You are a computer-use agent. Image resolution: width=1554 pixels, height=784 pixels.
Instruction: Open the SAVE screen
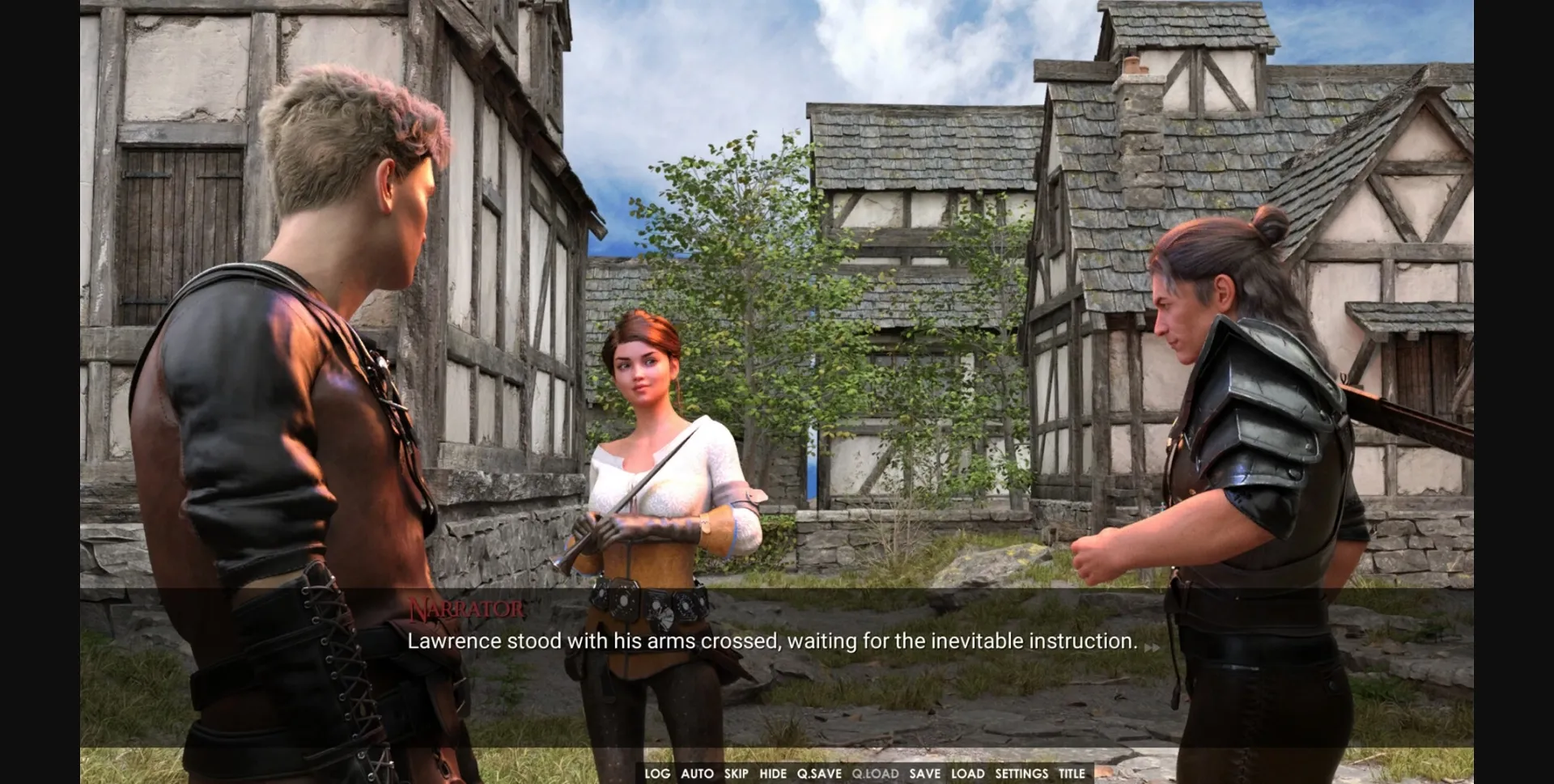click(923, 773)
